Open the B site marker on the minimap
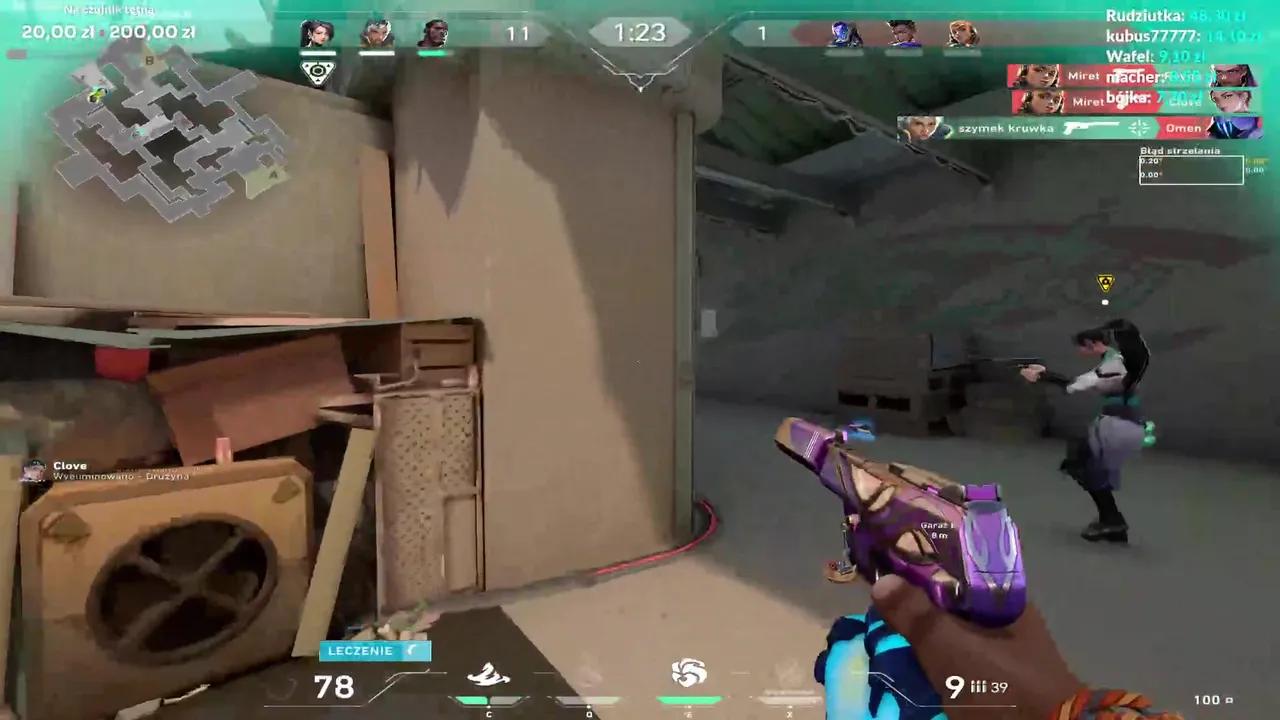This screenshot has height=720, width=1280. pos(149,60)
